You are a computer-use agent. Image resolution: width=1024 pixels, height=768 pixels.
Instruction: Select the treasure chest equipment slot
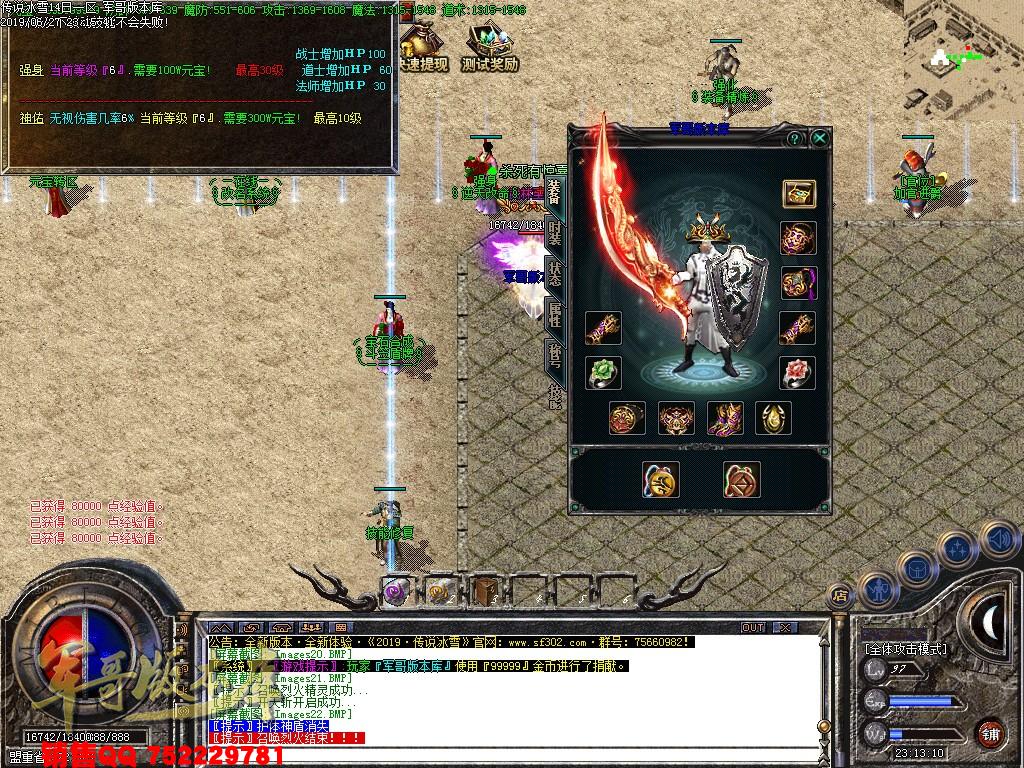pos(798,193)
